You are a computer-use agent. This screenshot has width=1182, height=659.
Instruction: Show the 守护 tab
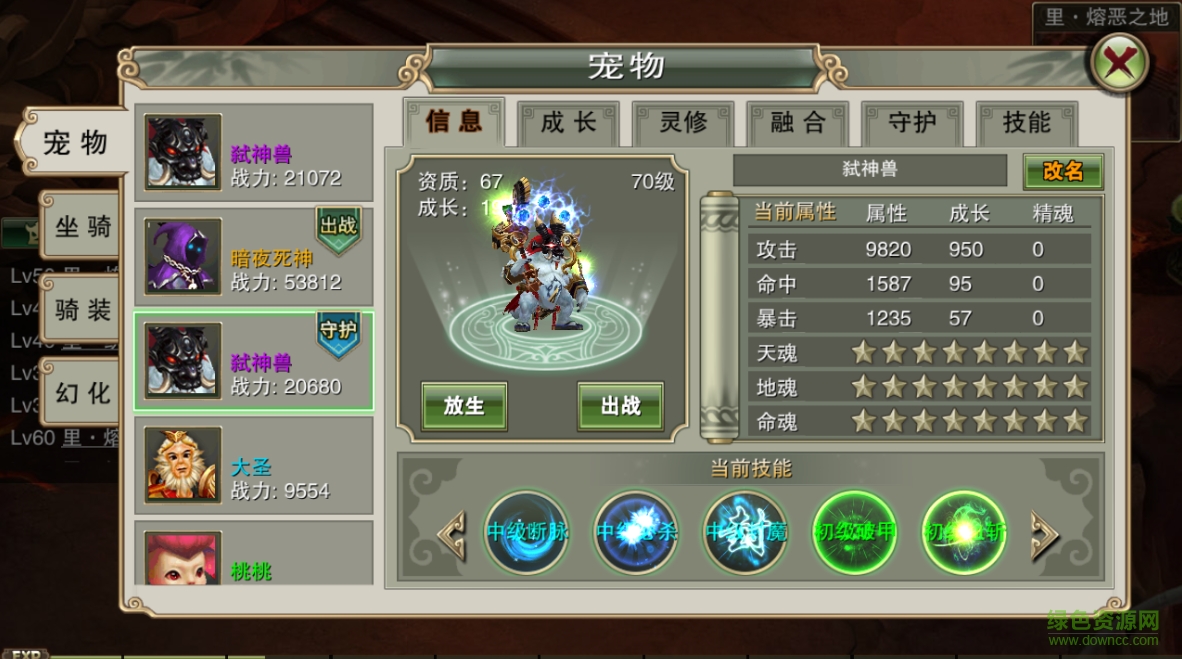pos(912,123)
